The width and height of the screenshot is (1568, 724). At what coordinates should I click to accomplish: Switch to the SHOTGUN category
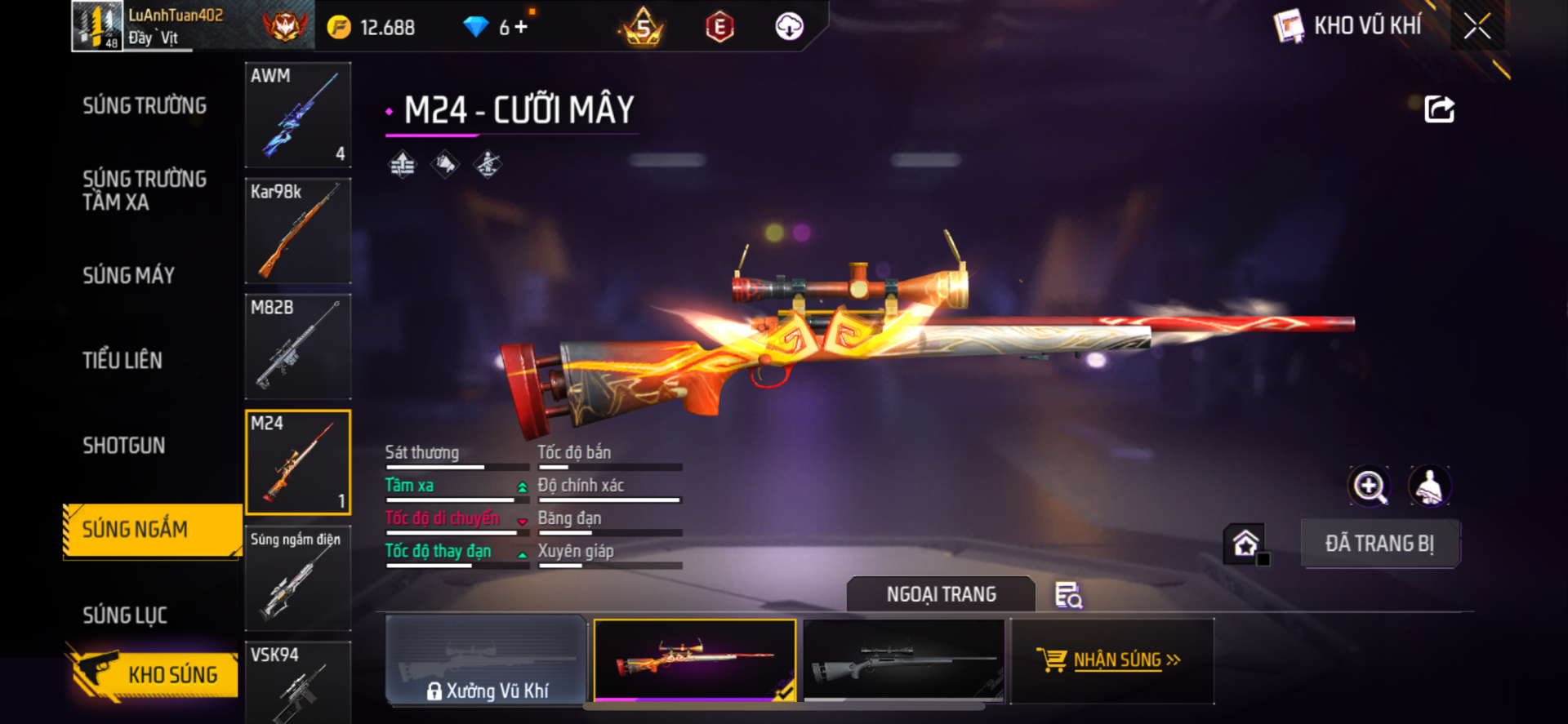coord(124,446)
